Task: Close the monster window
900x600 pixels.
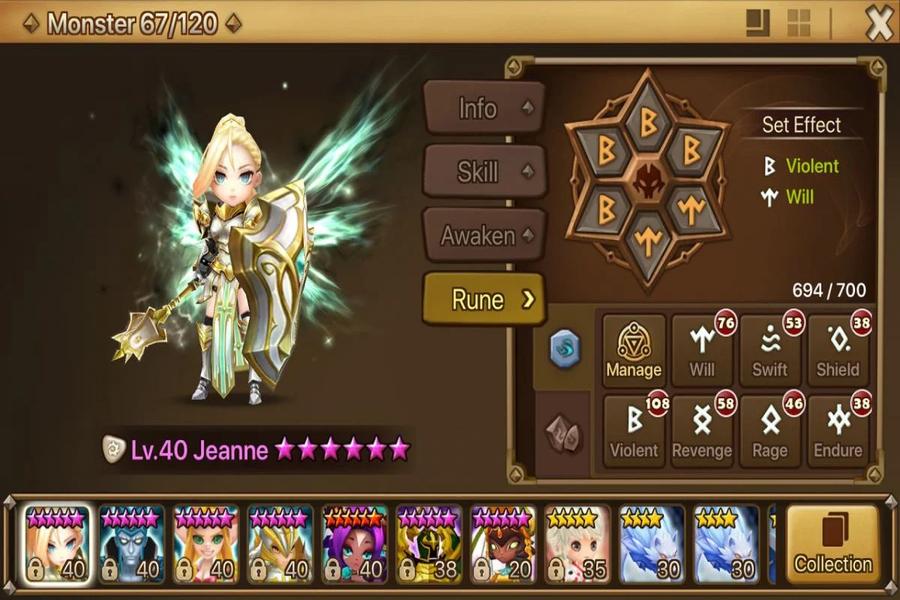Action: [878, 24]
